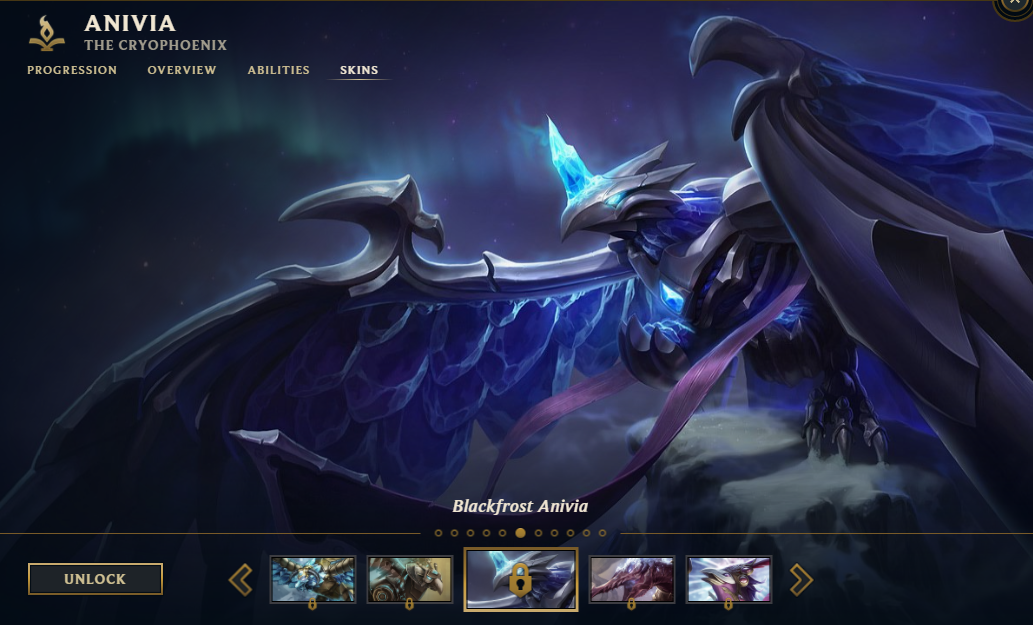Click the first skin pagination dot
The height and width of the screenshot is (625, 1033).
click(438, 533)
